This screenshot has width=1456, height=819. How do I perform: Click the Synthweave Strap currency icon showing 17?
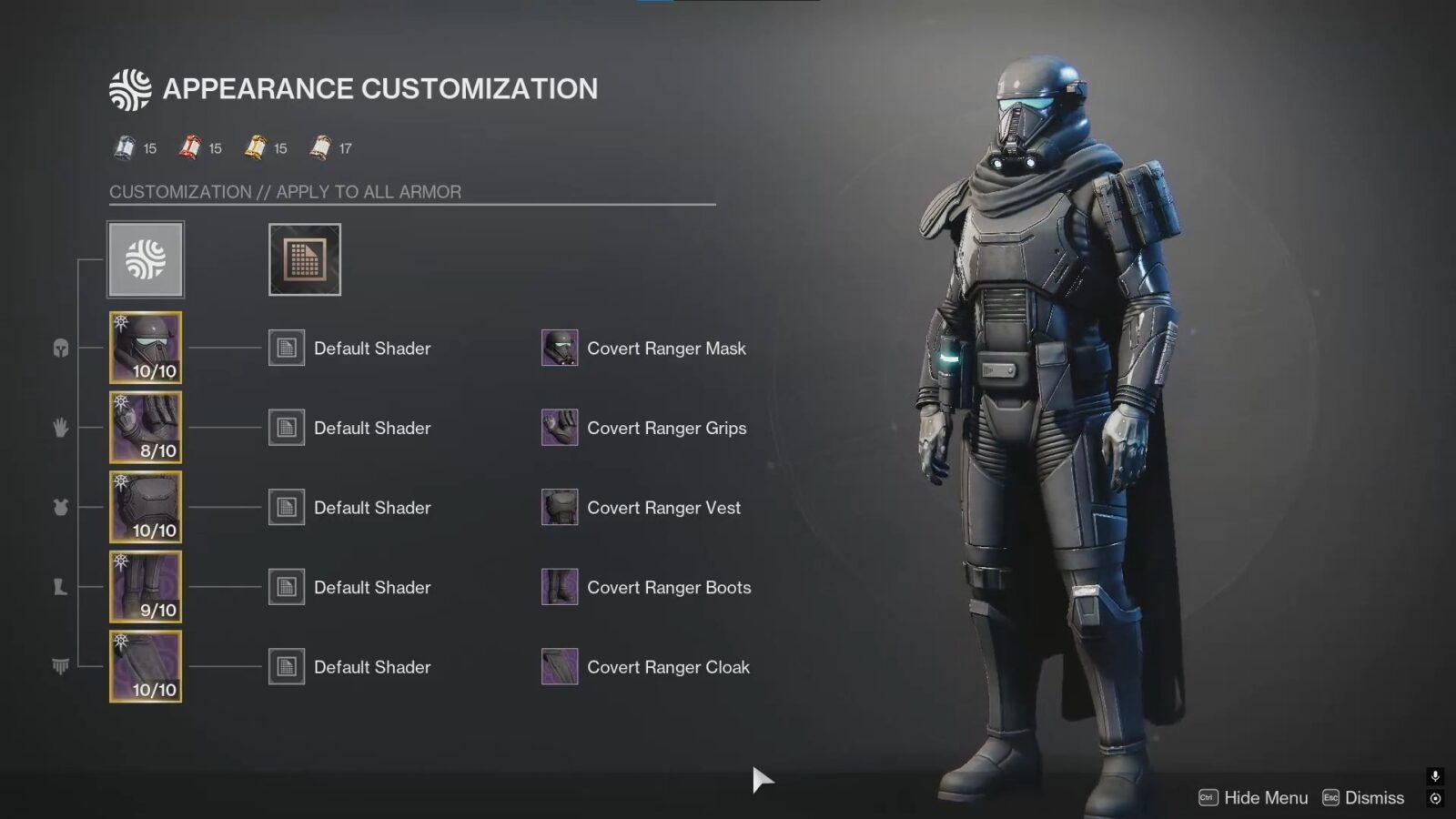point(319,147)
